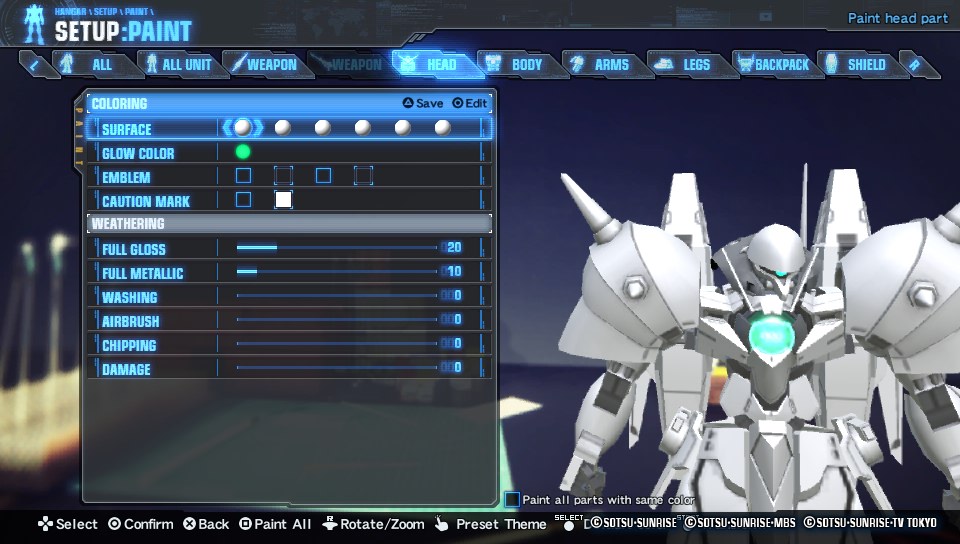The width and height of the screenshot is (960, 544).
Task: Choose the HEAD tab
Action: point(431,64)
